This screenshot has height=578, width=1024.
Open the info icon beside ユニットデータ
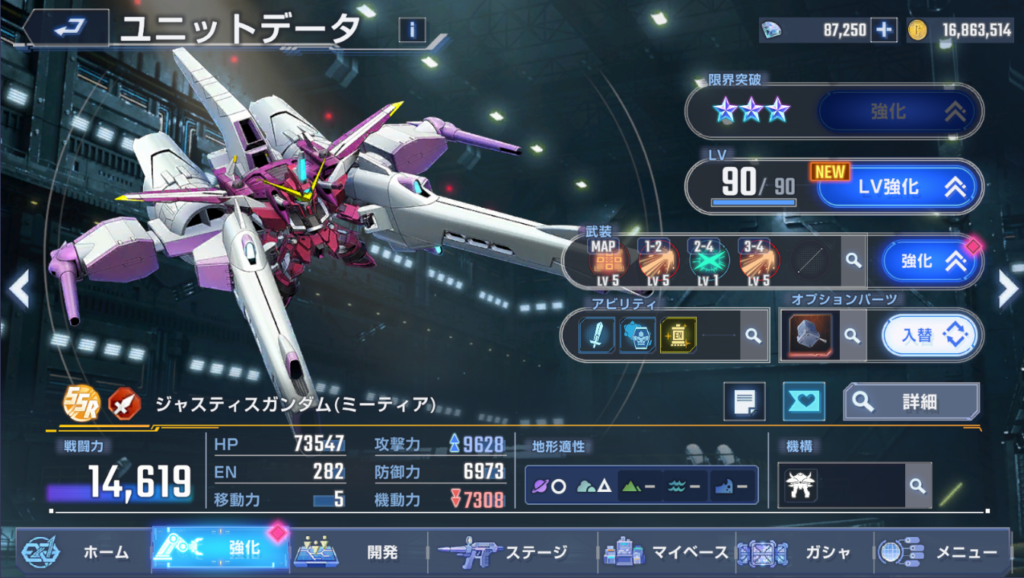click(411, 30)
